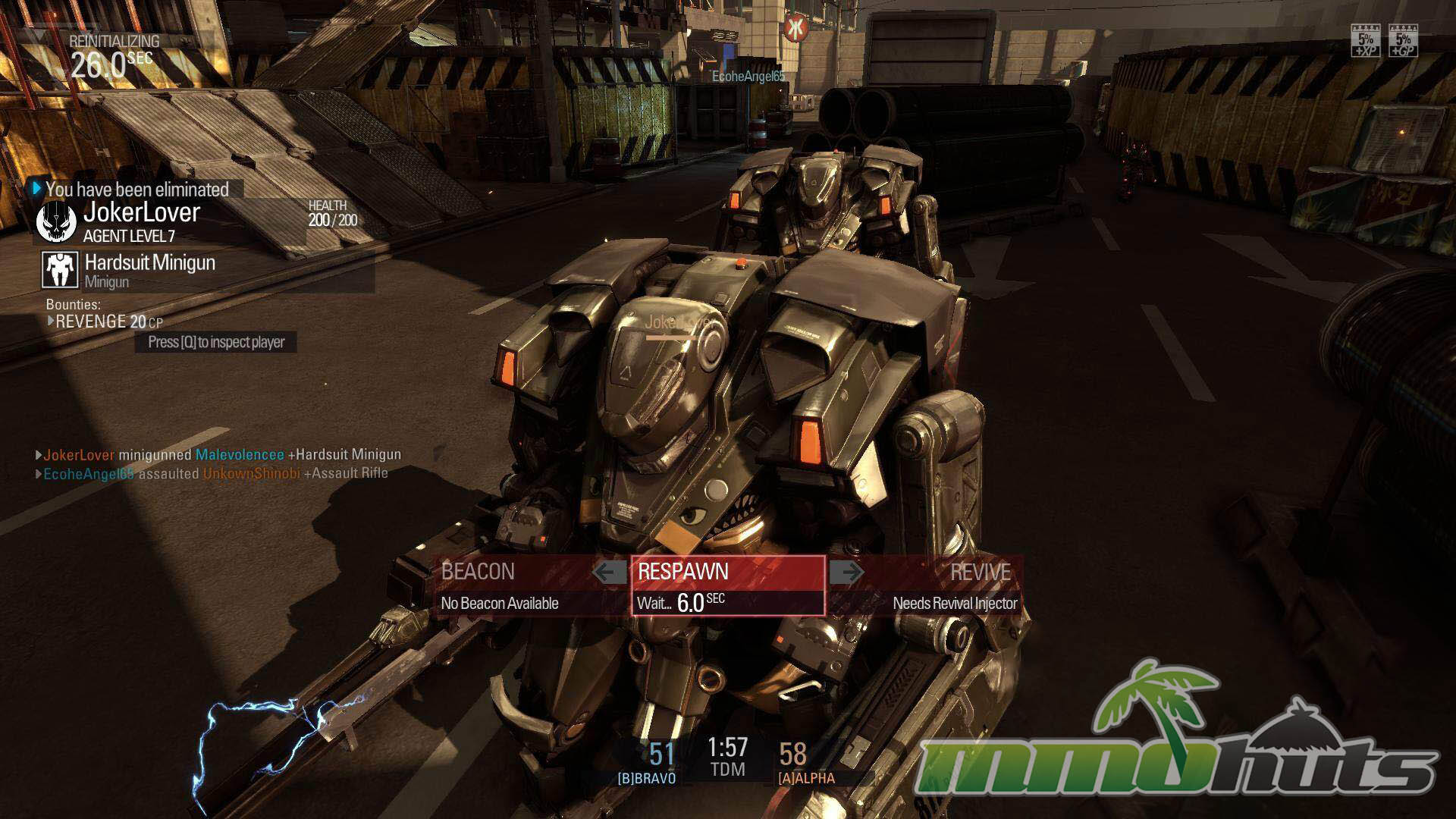Click the JokerLover minigunned kill feed entry
1456x819 pixels.
point(221,455)
